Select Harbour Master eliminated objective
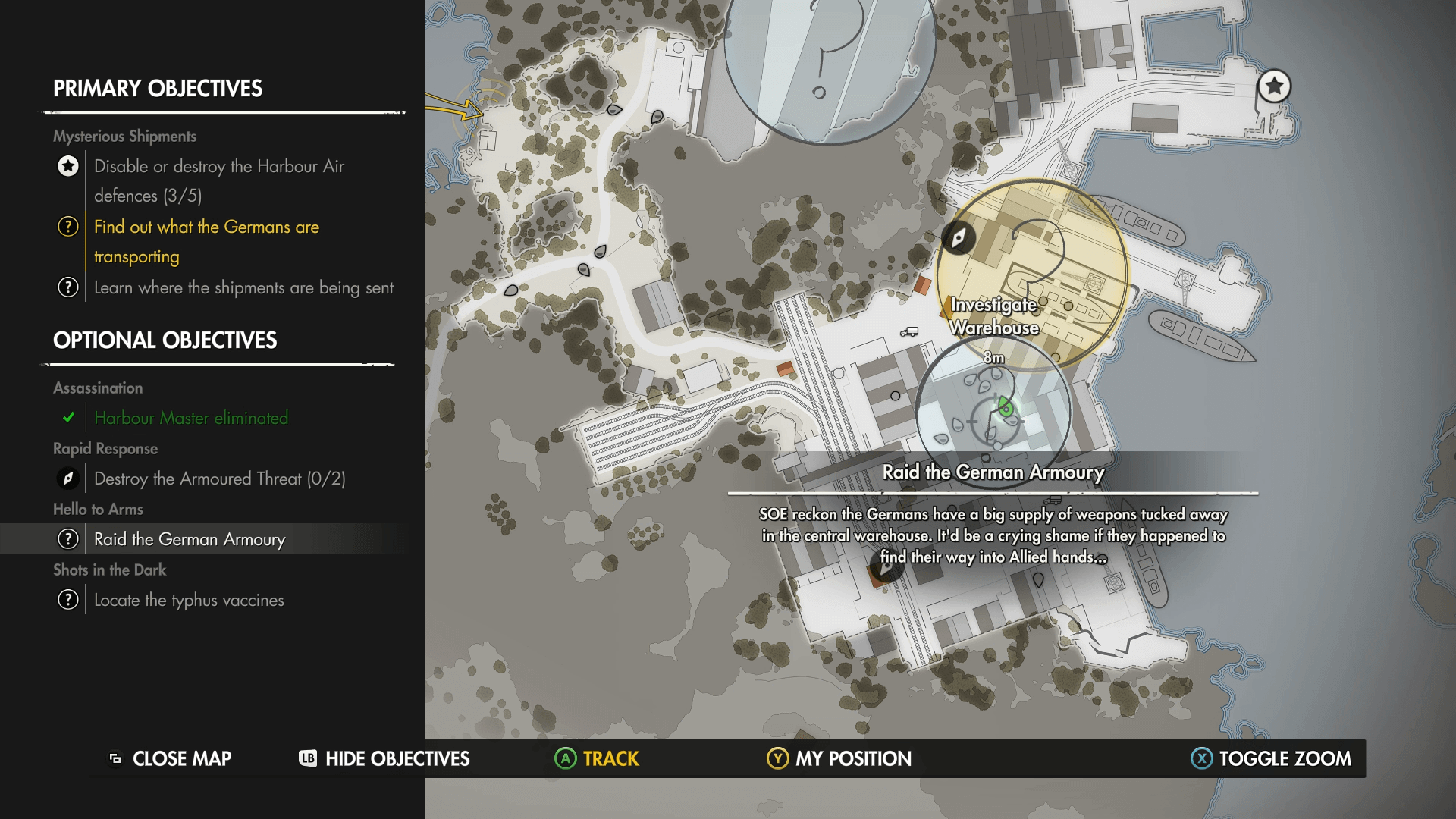 coord(191,418)
